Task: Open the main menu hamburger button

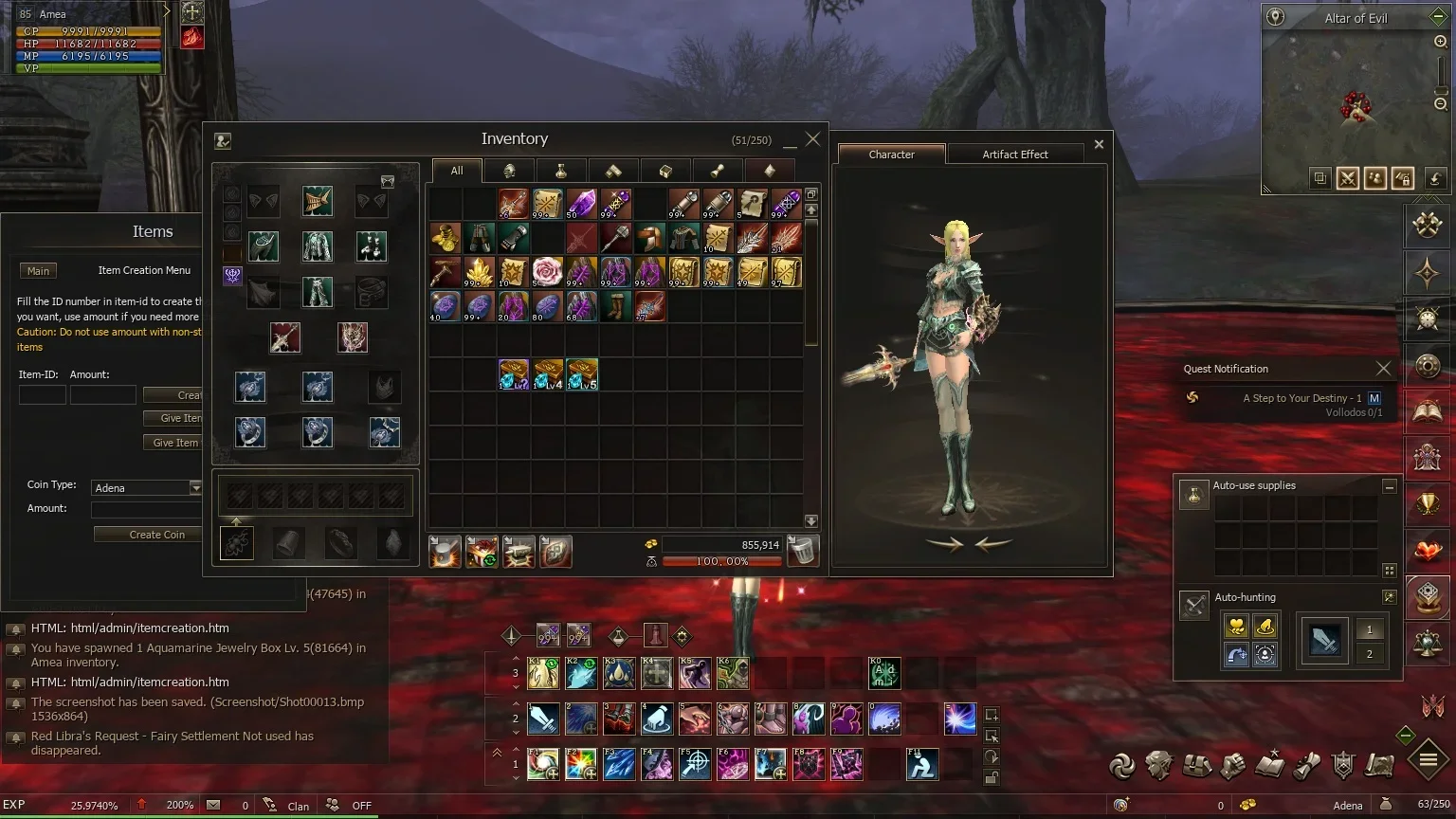Action: point(1428,759)
